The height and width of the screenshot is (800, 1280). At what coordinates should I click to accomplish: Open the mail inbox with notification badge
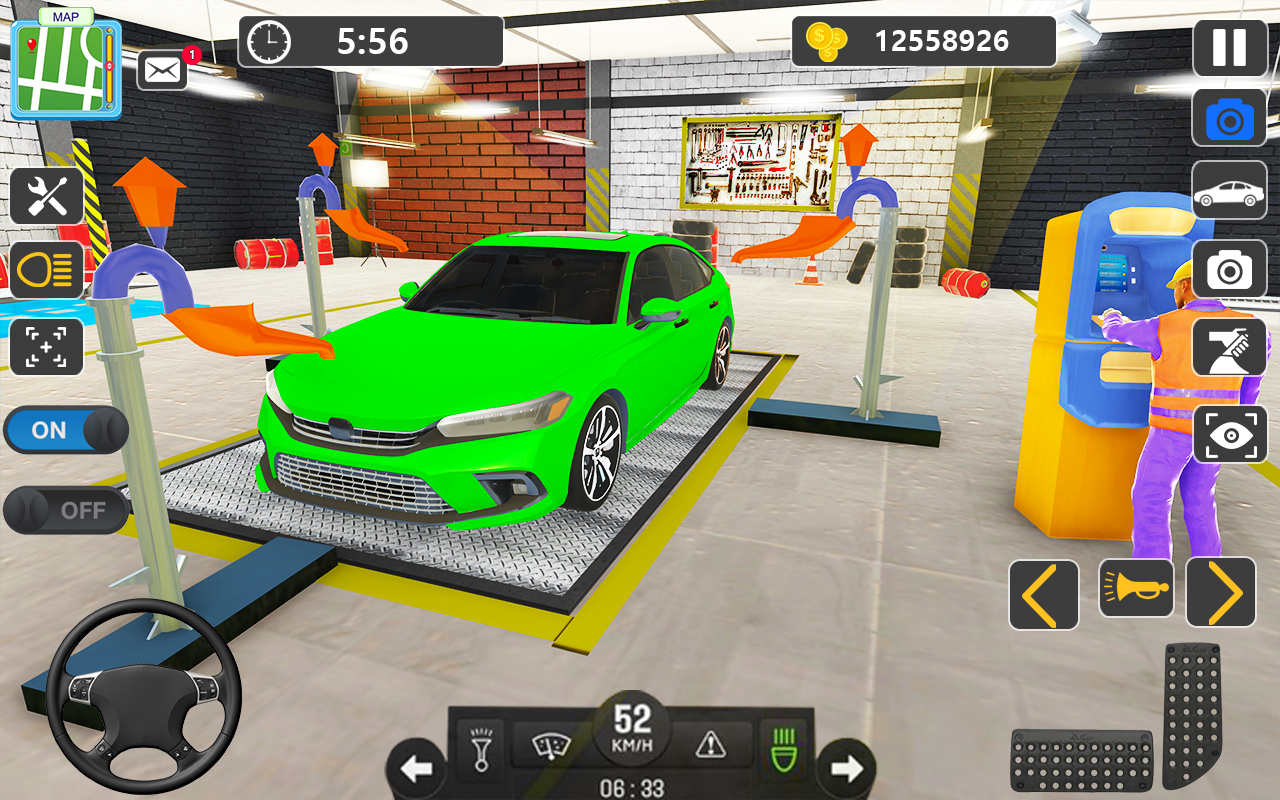point(162,70)
